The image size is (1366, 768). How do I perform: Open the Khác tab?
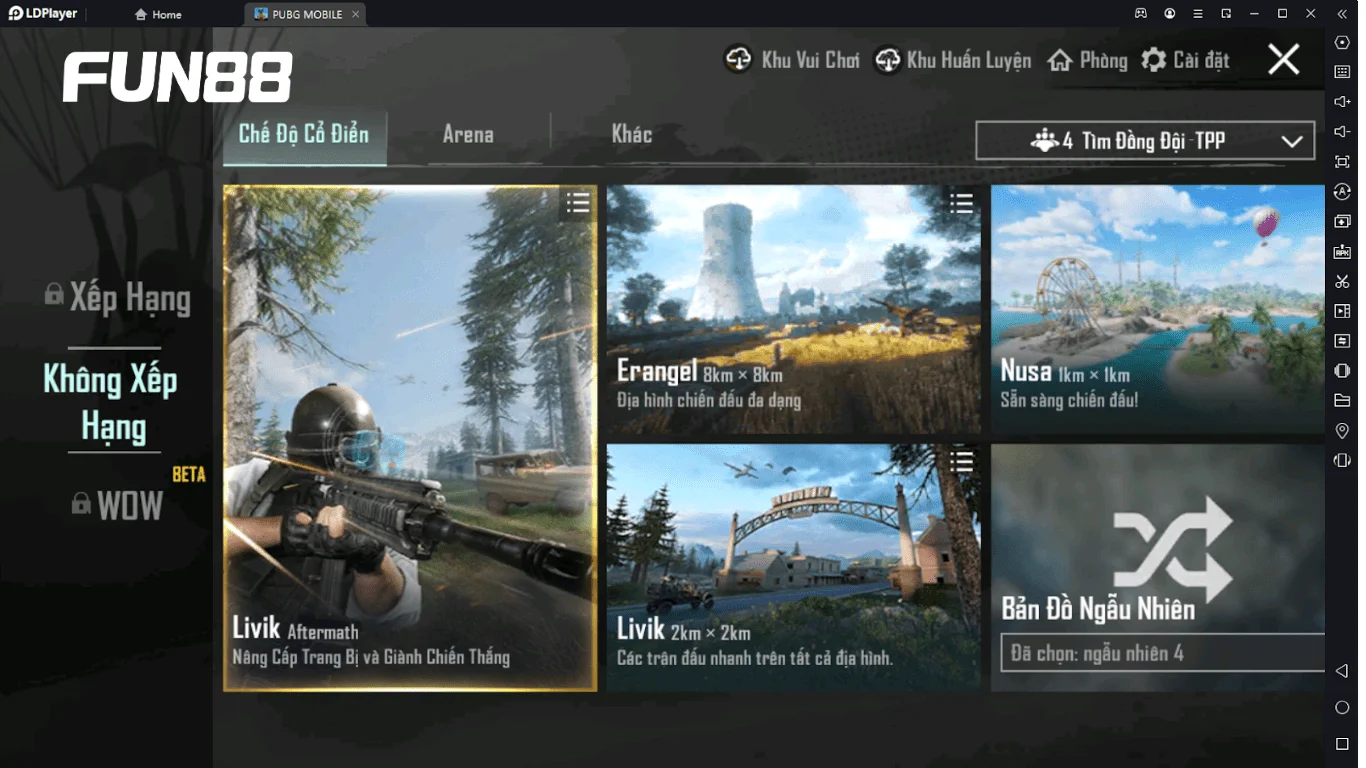[631, 135]
